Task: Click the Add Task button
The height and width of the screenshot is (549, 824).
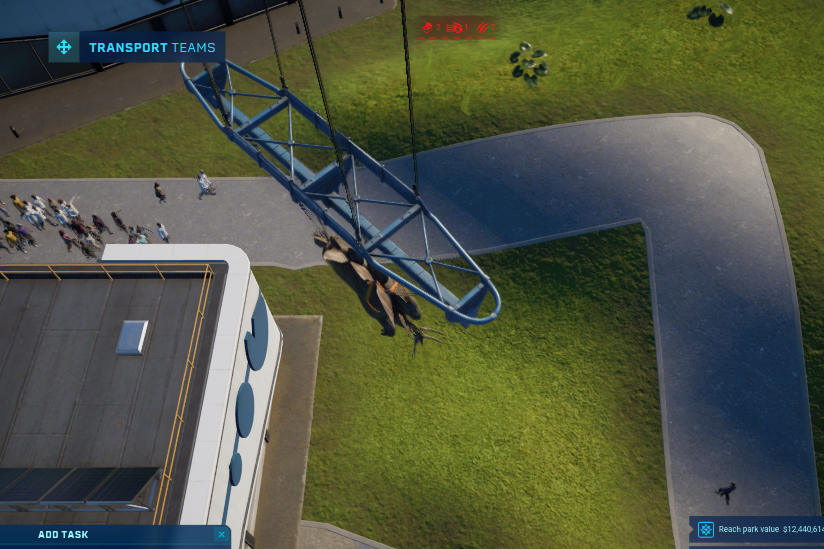Action: pos(64,535)
